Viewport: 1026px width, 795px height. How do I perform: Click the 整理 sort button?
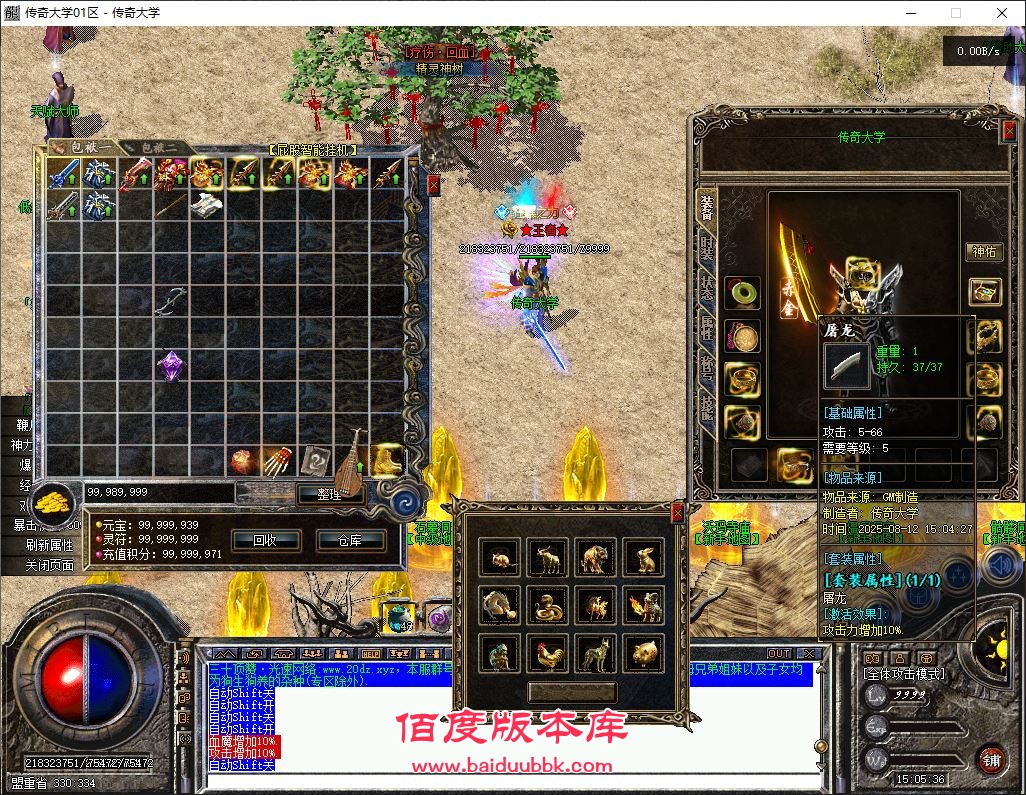[x=329, y=492]
